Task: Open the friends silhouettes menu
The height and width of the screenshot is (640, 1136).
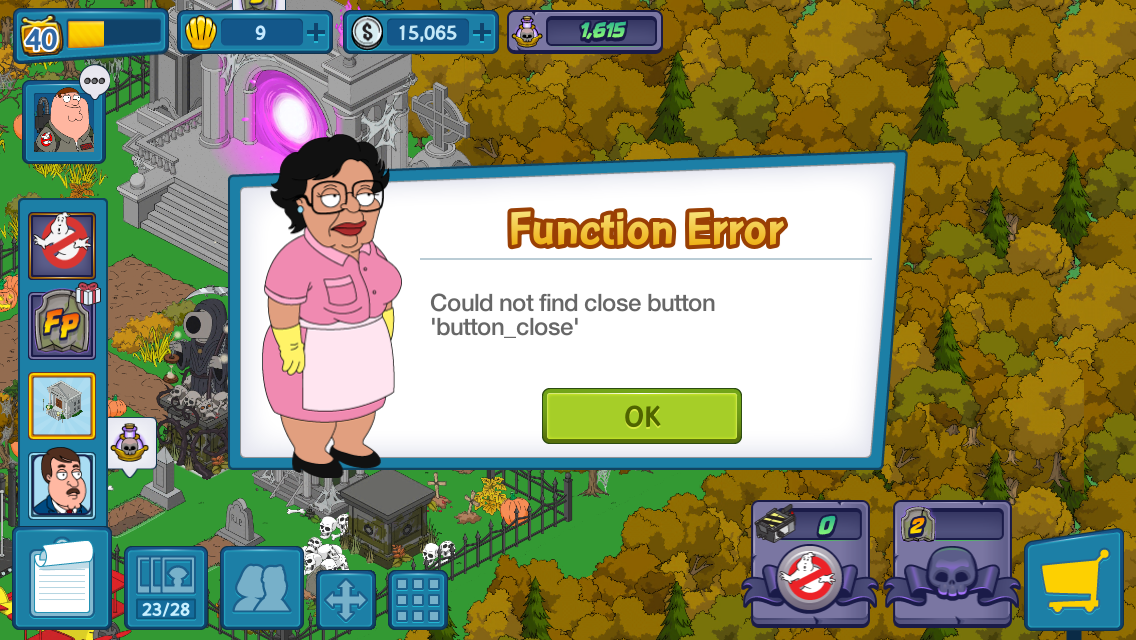Action: tap(261, 588)
